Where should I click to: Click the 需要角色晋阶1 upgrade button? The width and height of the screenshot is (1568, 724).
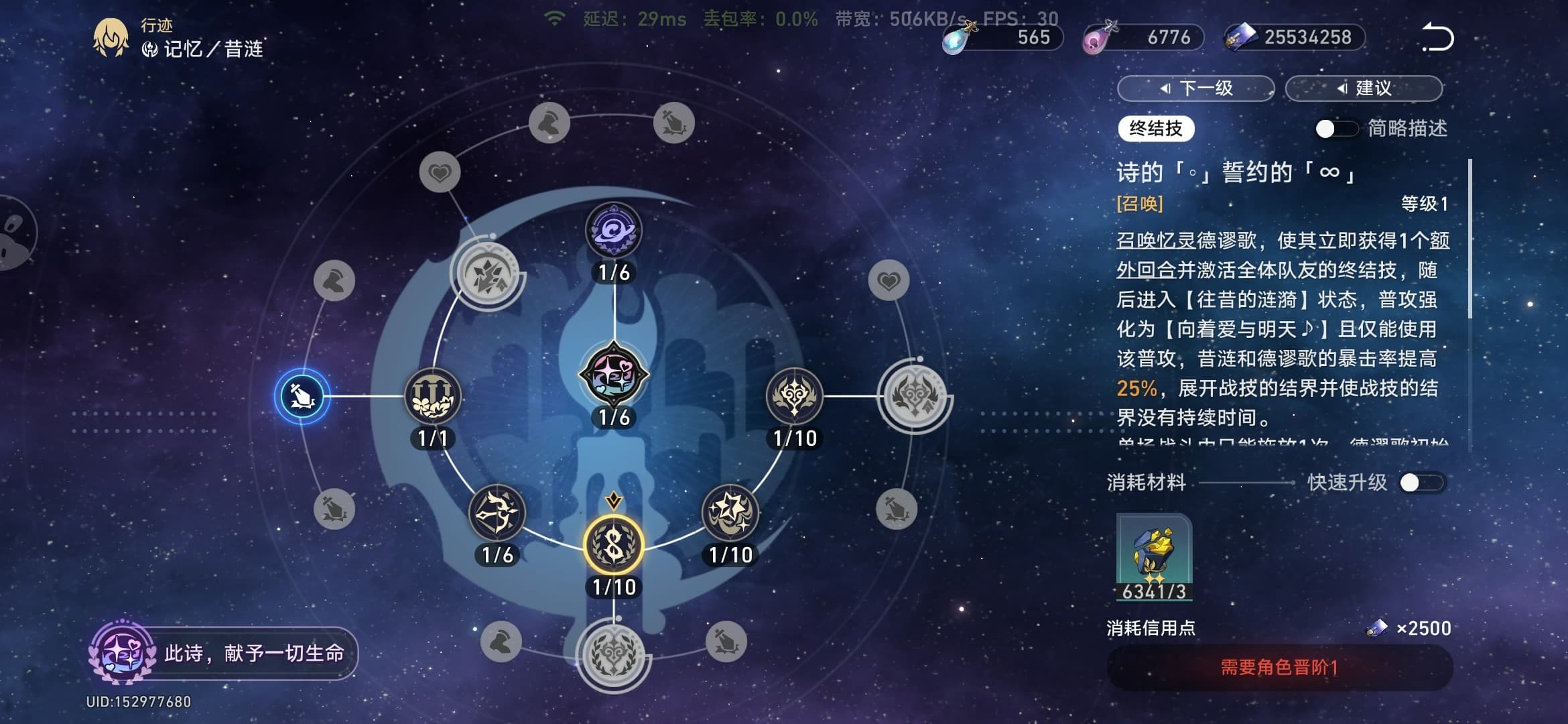(x=1279, y=668)
